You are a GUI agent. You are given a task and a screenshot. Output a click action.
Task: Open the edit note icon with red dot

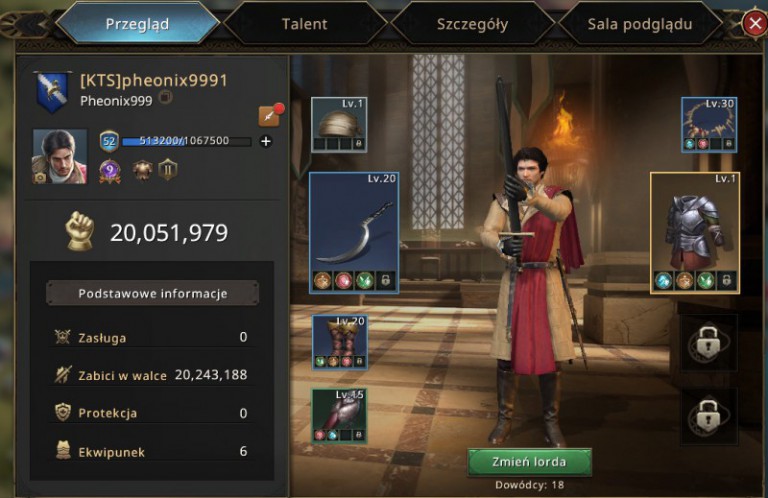coord(268,116)
